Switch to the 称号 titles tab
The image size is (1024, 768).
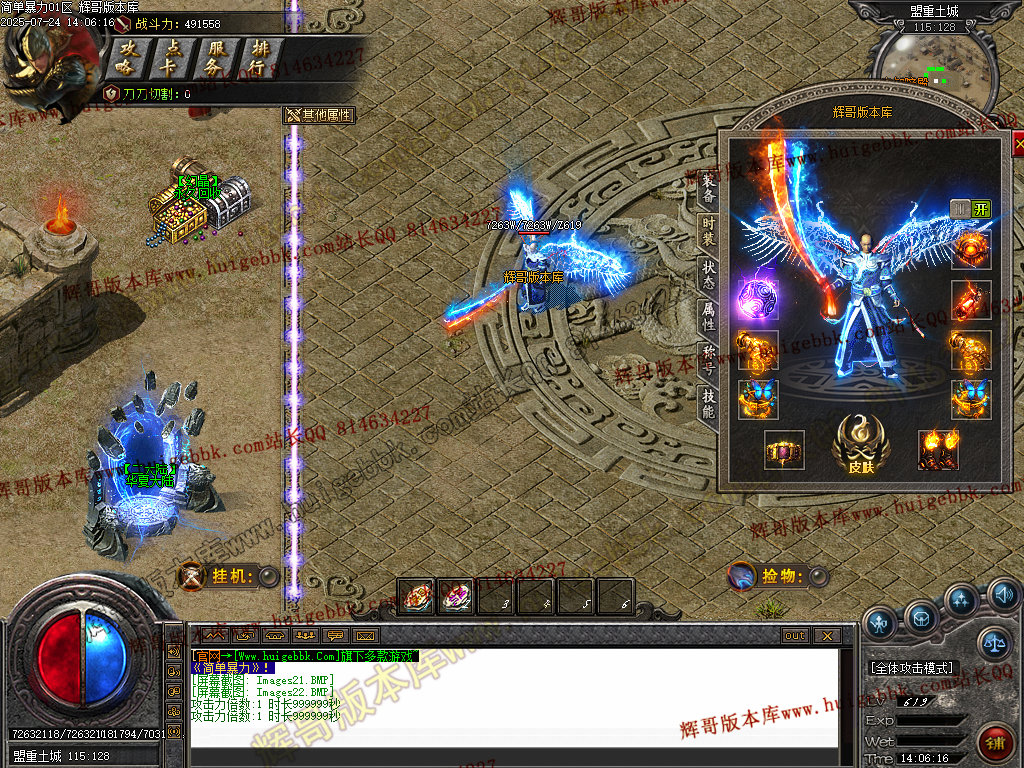pos(708,361)
